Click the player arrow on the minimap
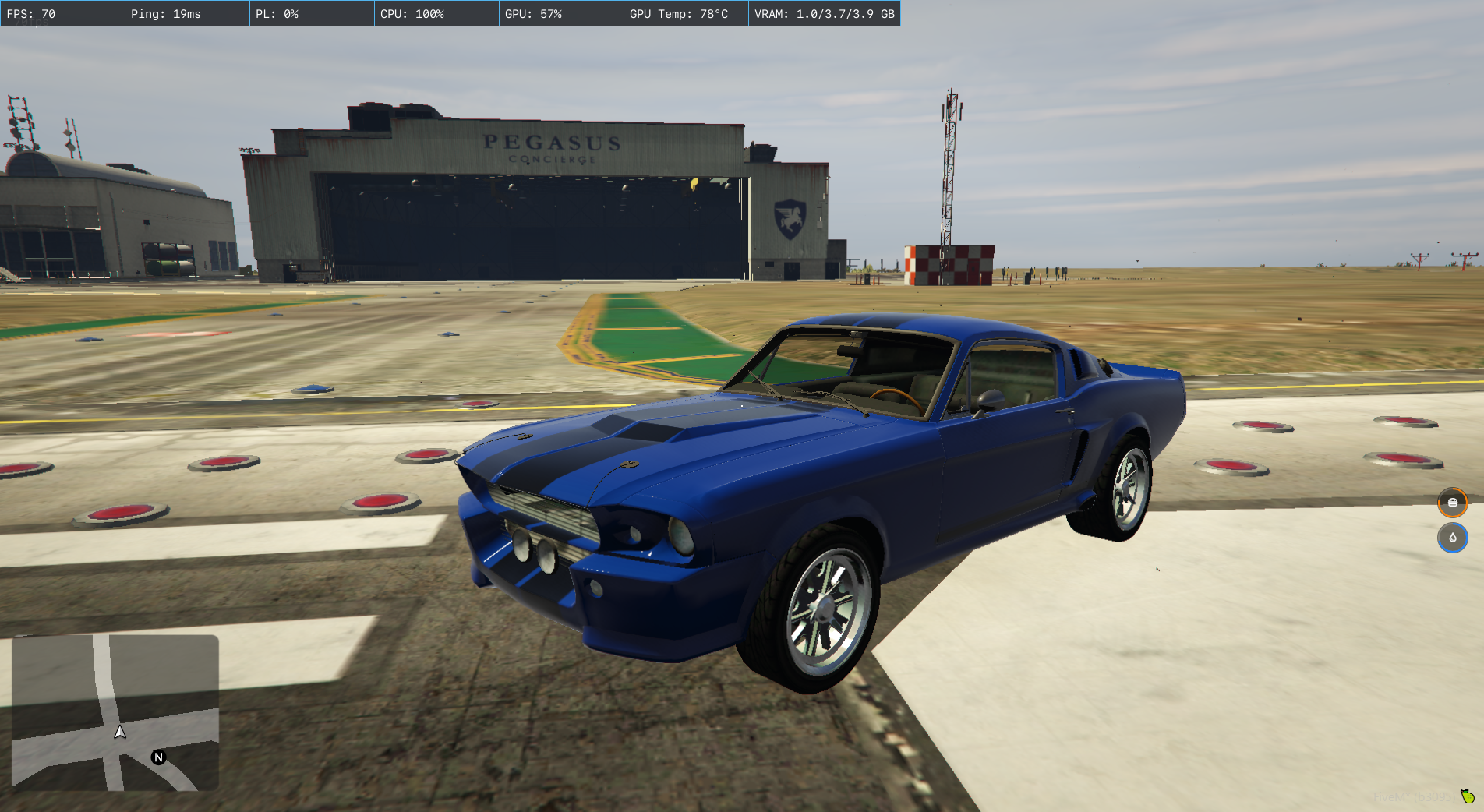The image size is (1484, 812). (120, 732)
